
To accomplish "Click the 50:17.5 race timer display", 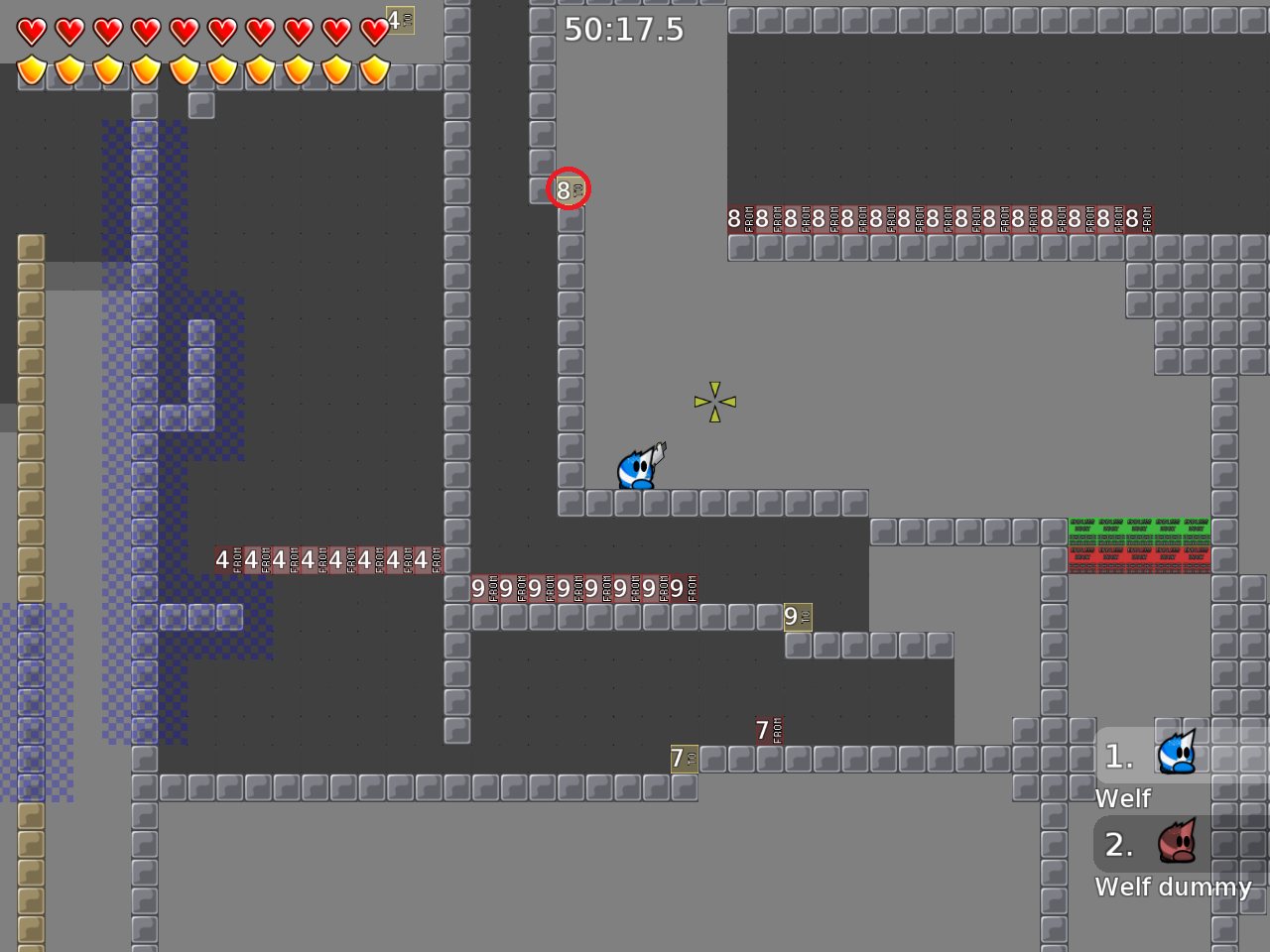I will pyautogui.click(x=624, y=30).
